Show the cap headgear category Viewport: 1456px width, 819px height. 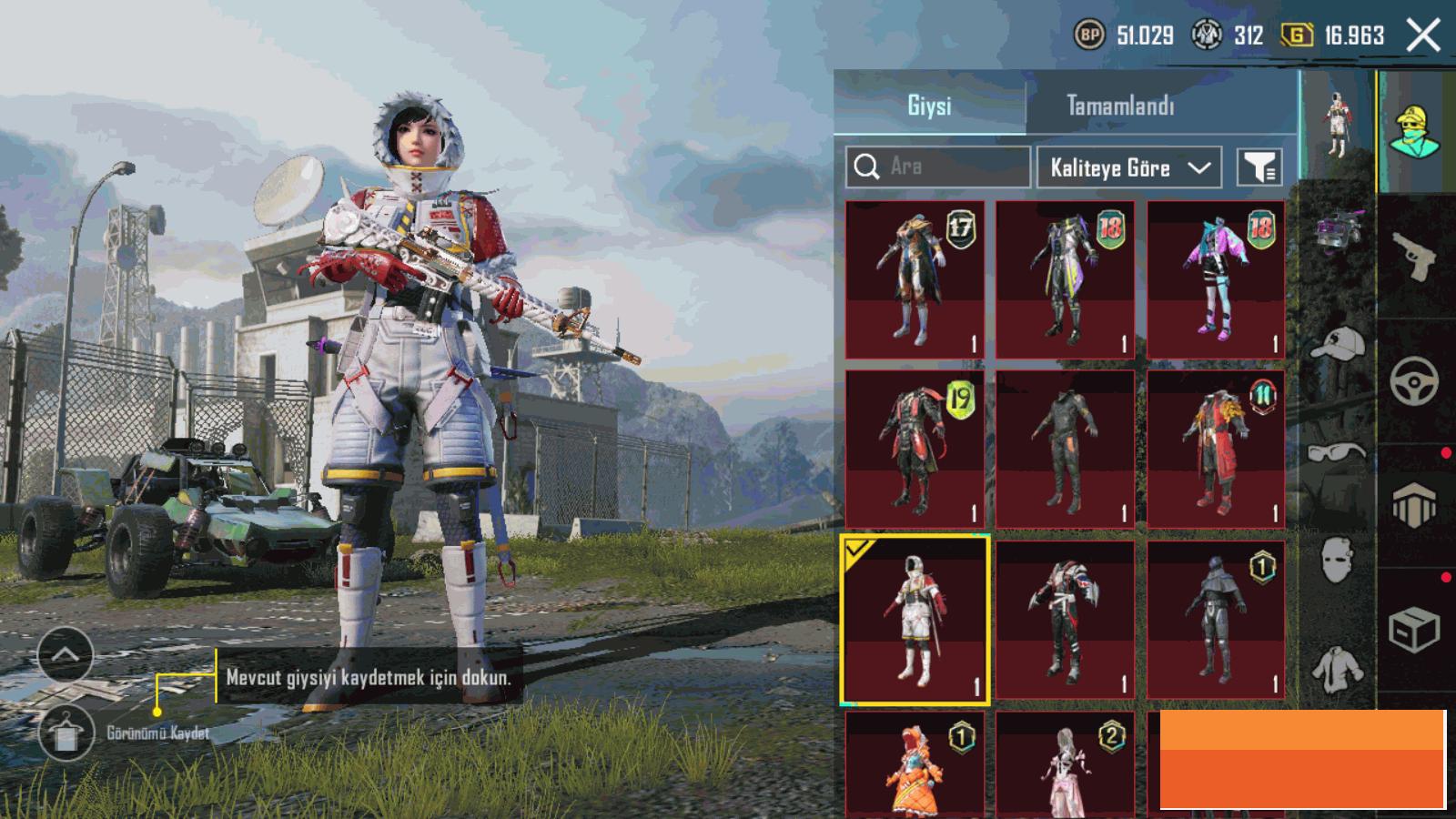(x=1338, y=344)
